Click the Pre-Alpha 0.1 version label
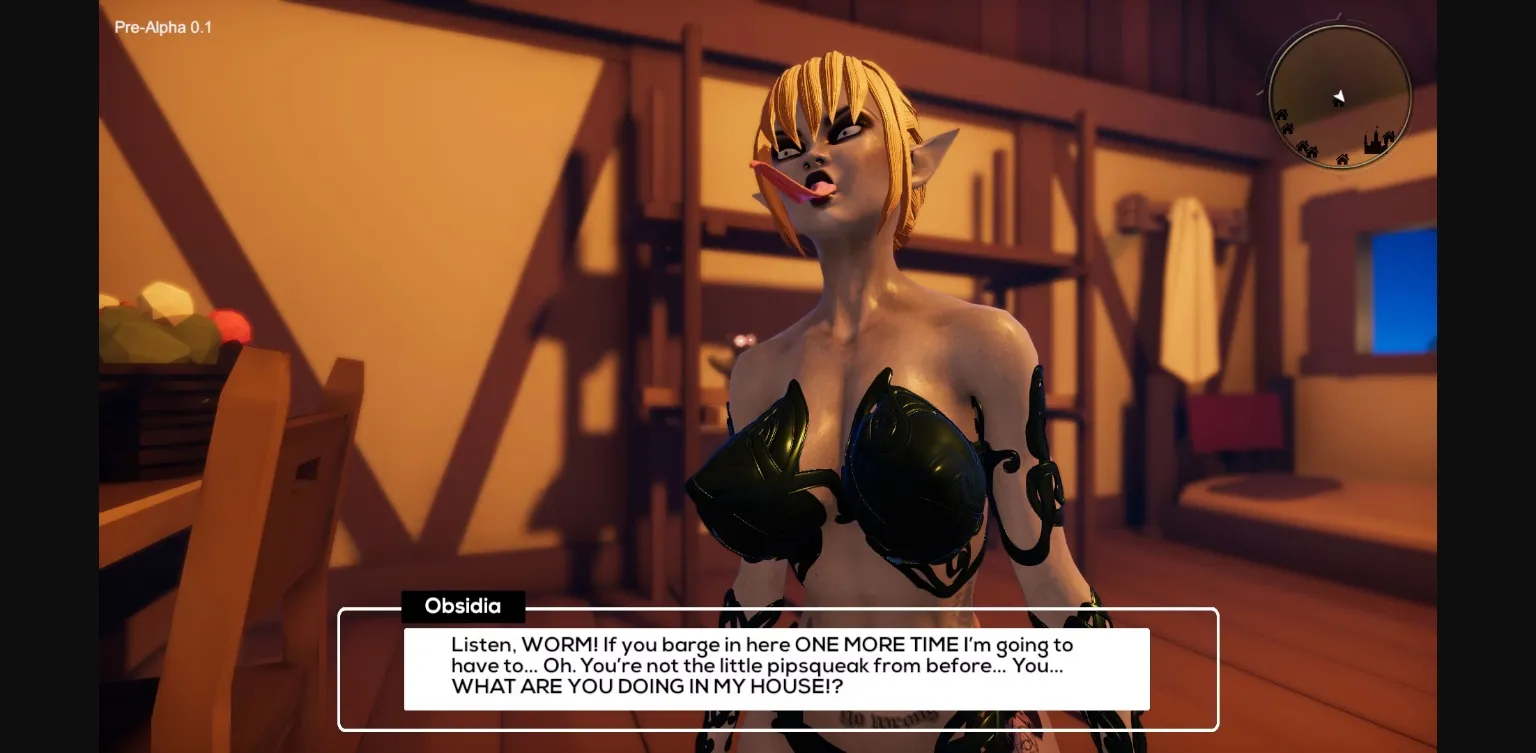Screen dimensions: 1536x753 [x=163, y=27]
